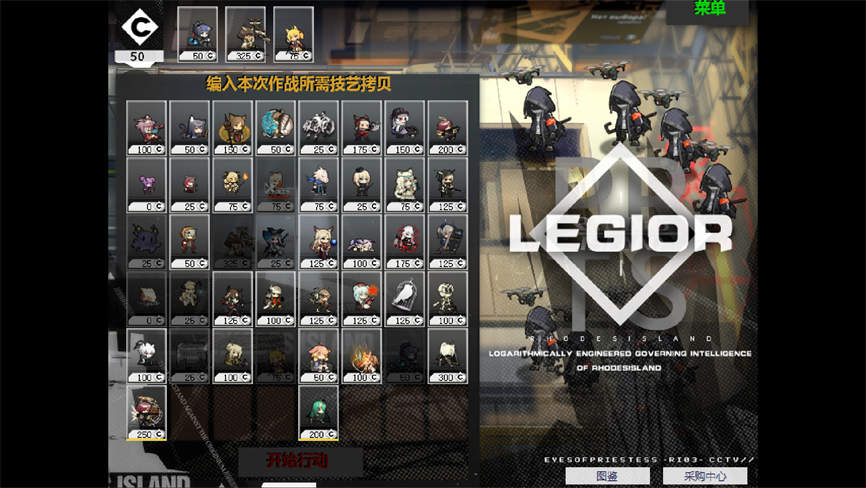Image resolution: width=866 pixels, height=488 pixels.
Task: Select the 250-cost operator card in bottom row
Action: [x=146, y=412]
